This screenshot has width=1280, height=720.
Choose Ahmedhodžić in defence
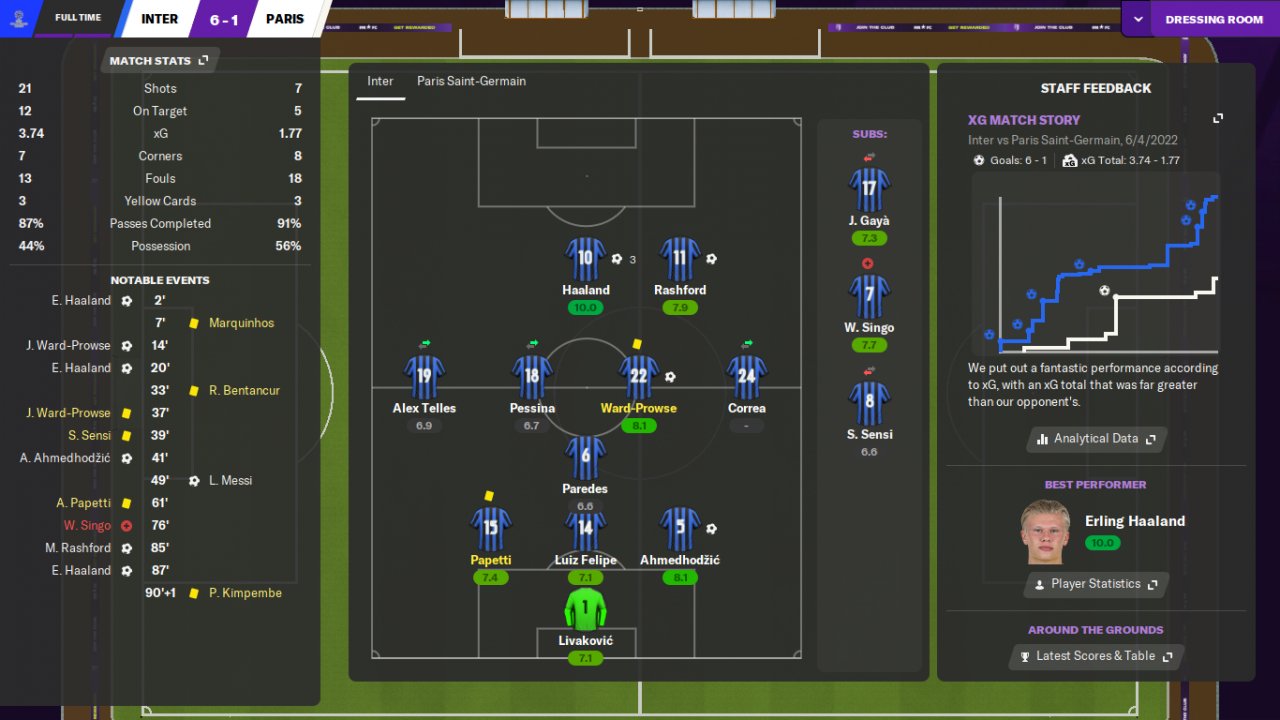[x=680, y=529]
